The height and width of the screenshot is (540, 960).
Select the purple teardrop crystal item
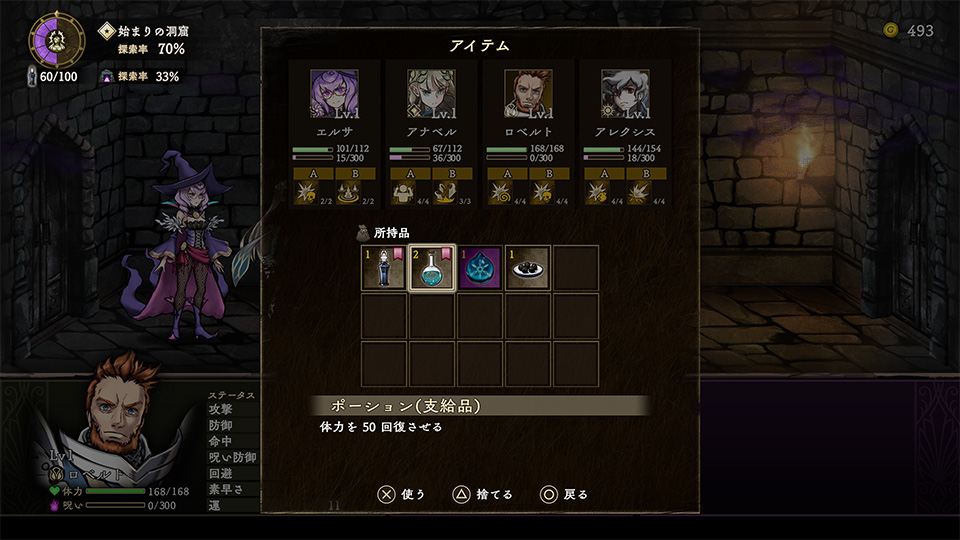[480, 268]
